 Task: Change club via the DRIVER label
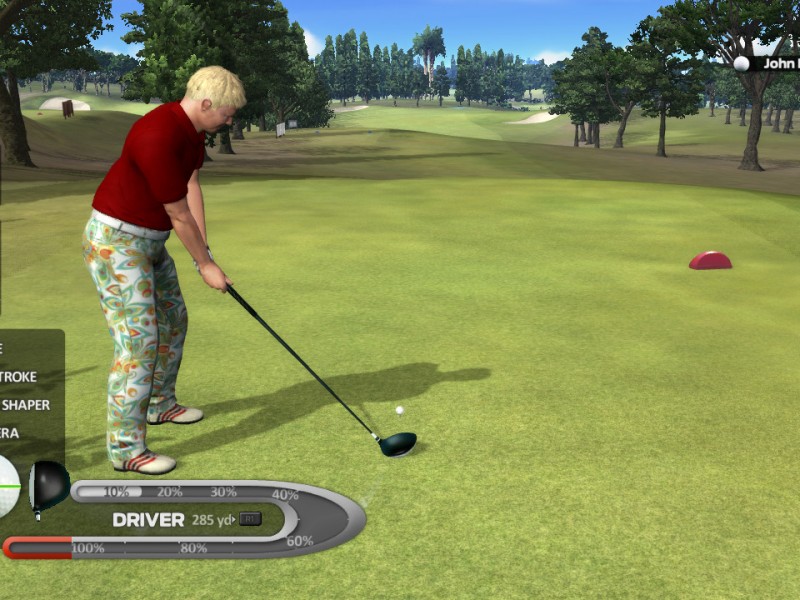pos(148,520)
